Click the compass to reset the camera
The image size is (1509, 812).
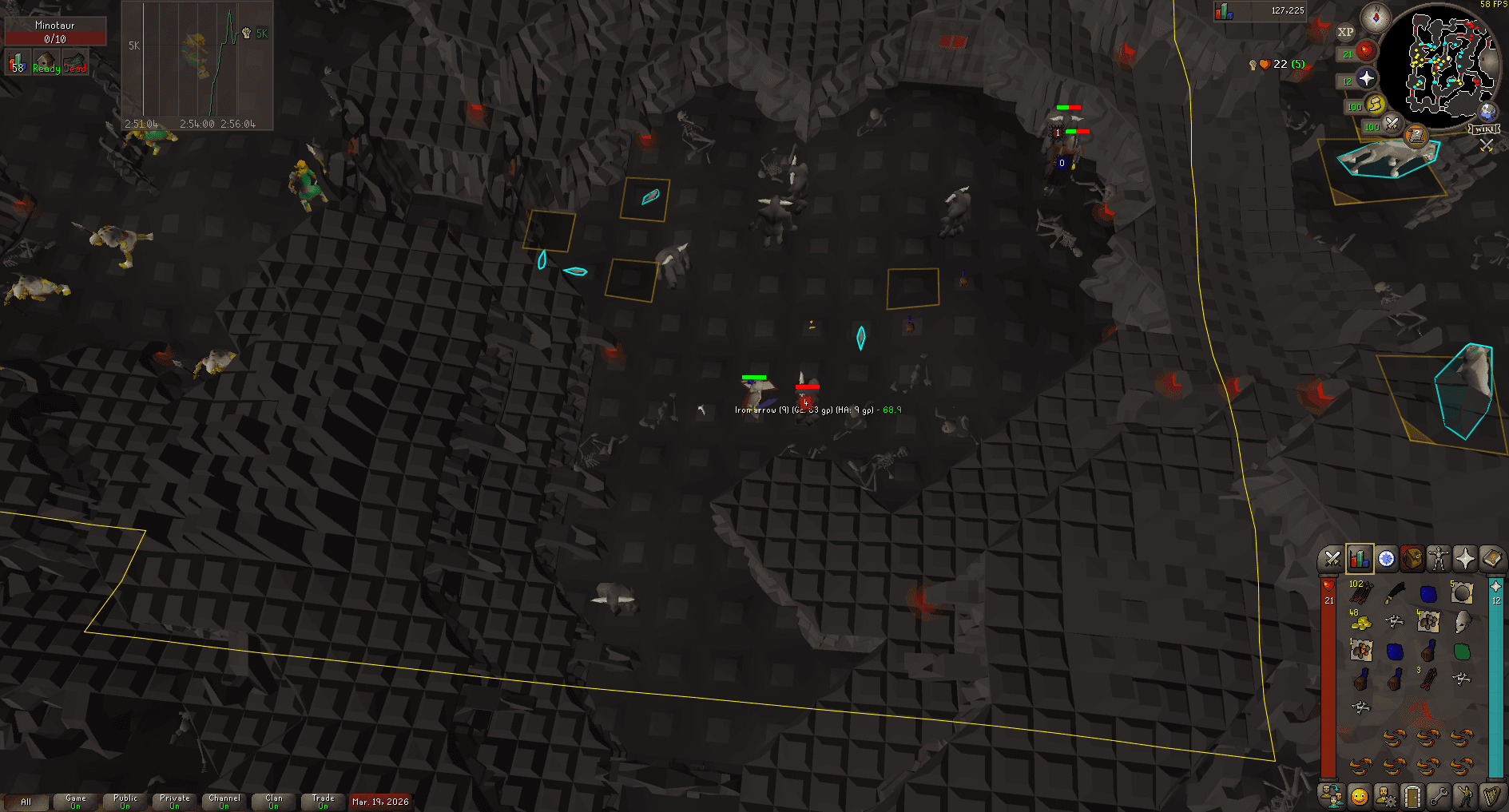pos(1376,18)
